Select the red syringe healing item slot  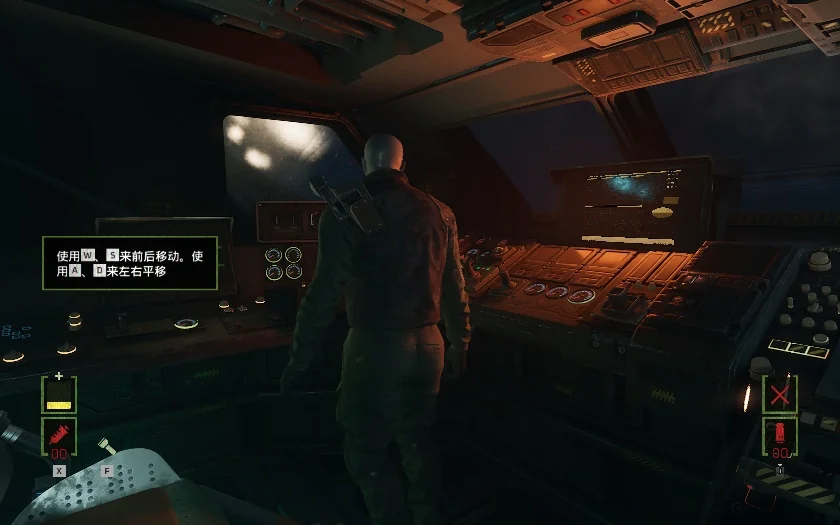click(x=59, y=437)
